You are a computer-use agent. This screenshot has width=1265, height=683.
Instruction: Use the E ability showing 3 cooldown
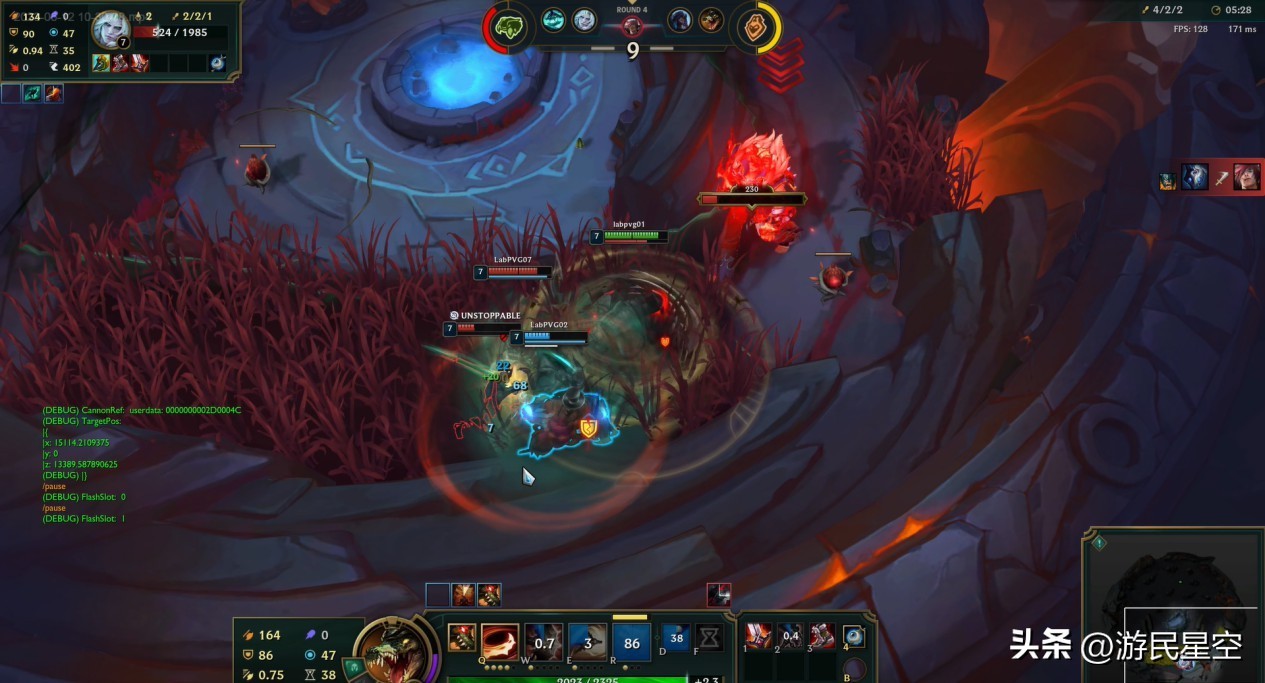pyautogui.click(x=588, y=642)
